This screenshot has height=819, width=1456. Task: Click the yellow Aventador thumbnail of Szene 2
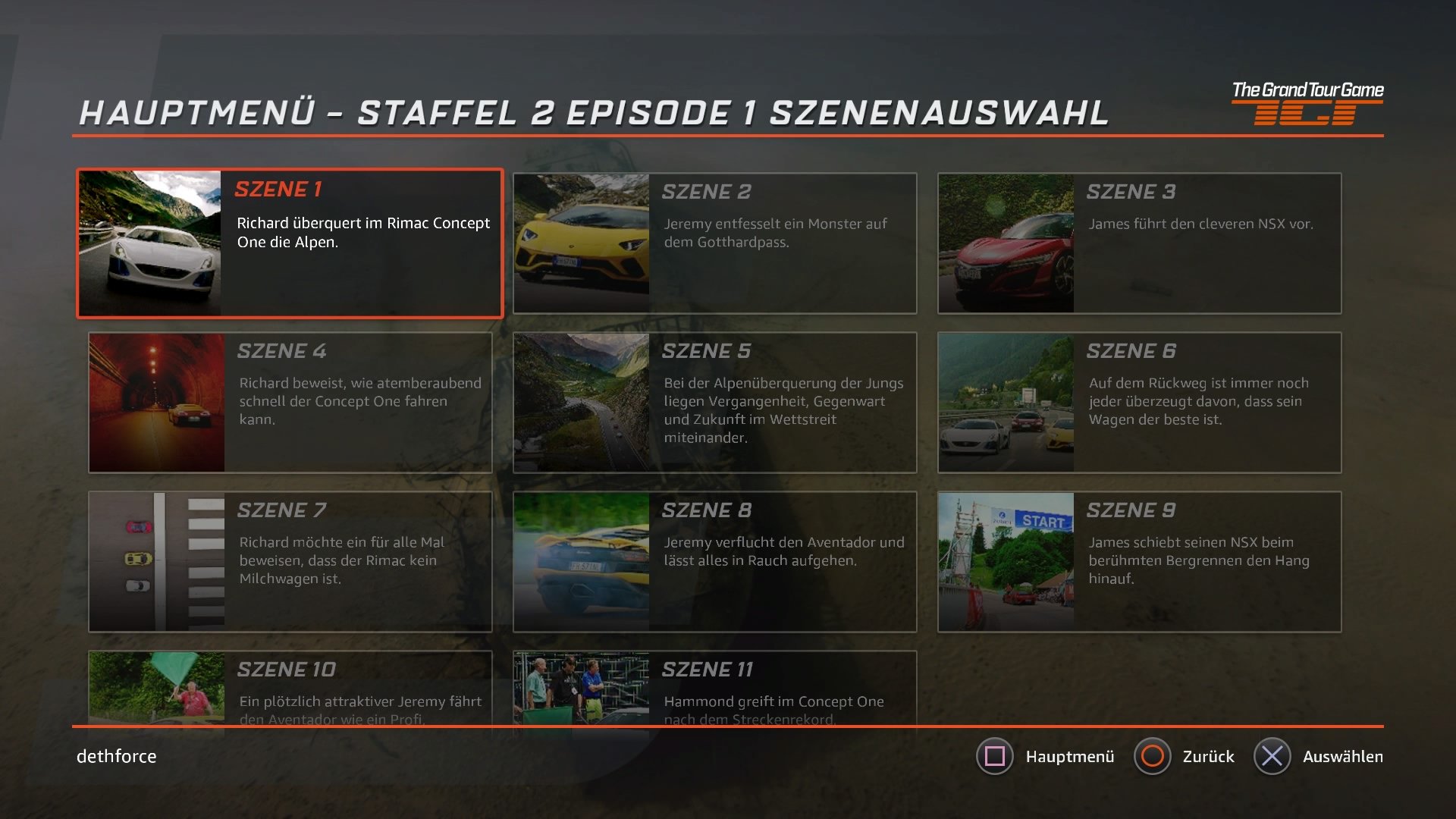click(581, 243)
